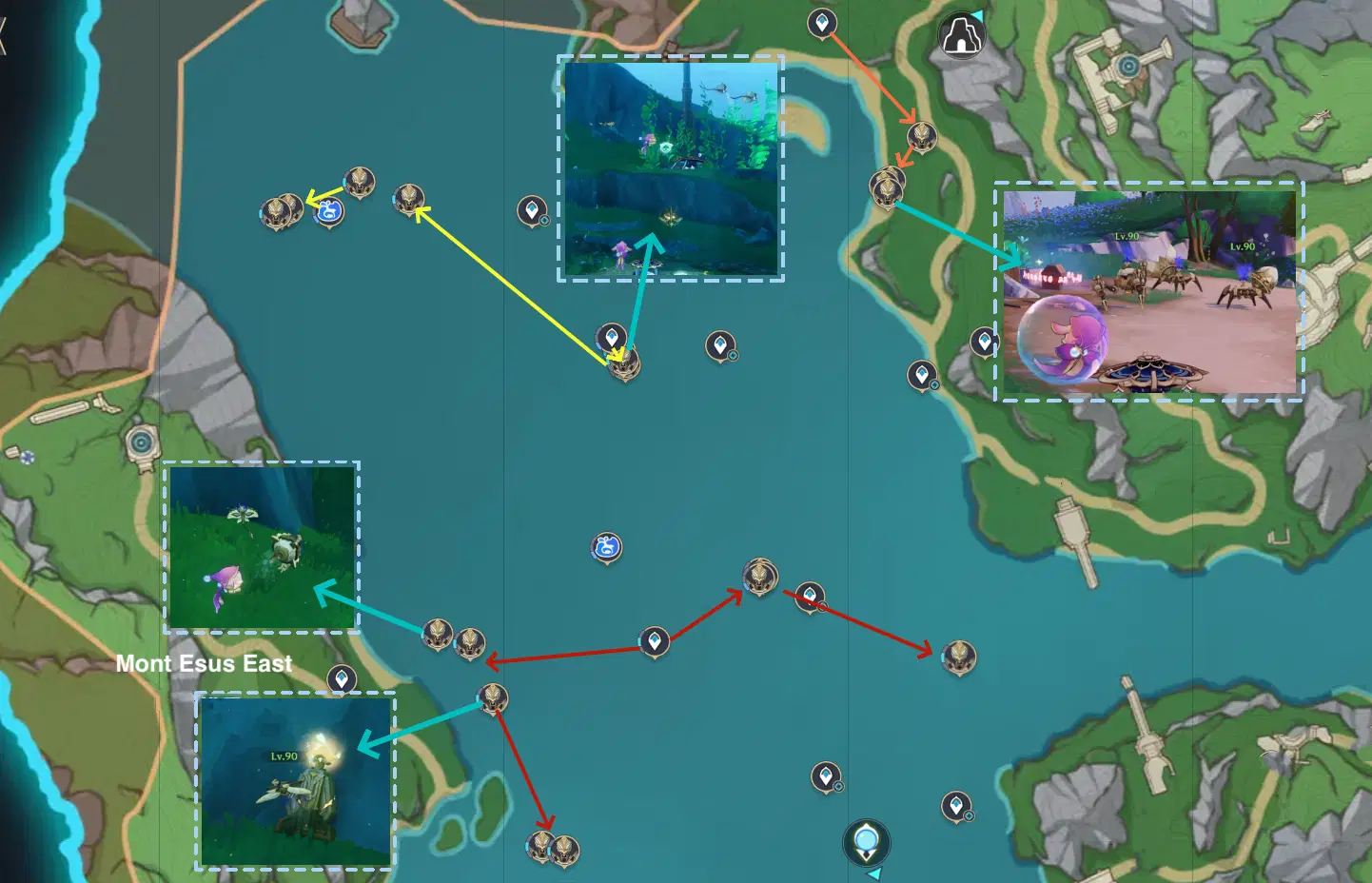This screenshot has width=1372, height=883.
Task: Click the hydro bubble marker at the bottom center
Action: 866,841
